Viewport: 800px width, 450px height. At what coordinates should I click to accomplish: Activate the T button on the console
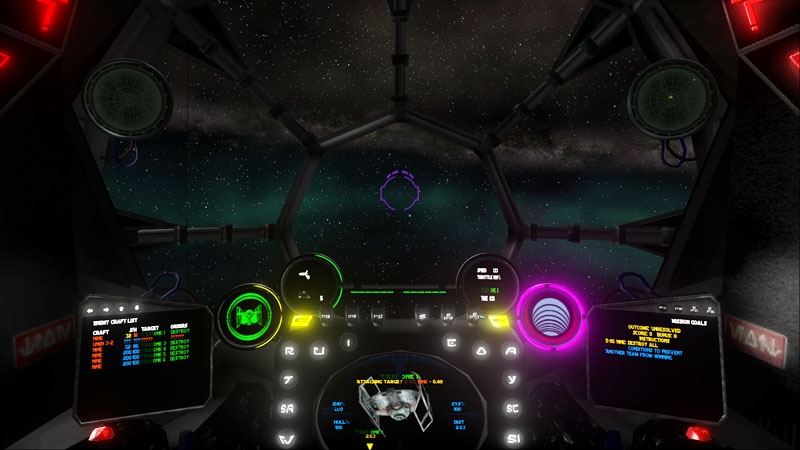coord(288,380)
